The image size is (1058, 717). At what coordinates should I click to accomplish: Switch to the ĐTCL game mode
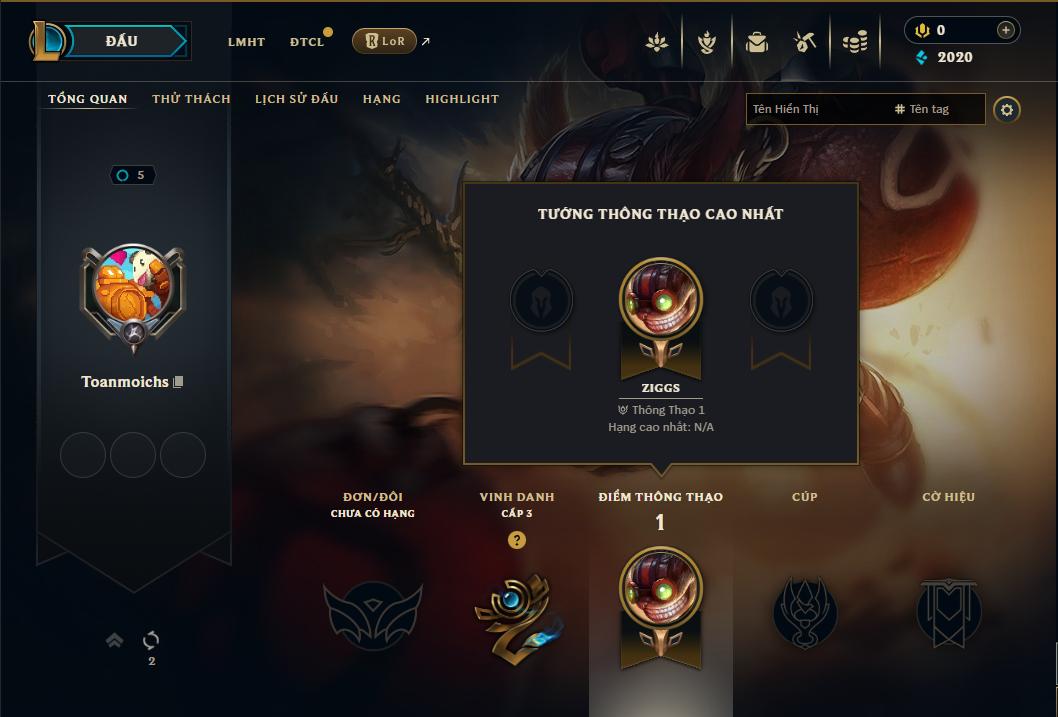pos(307,42)
